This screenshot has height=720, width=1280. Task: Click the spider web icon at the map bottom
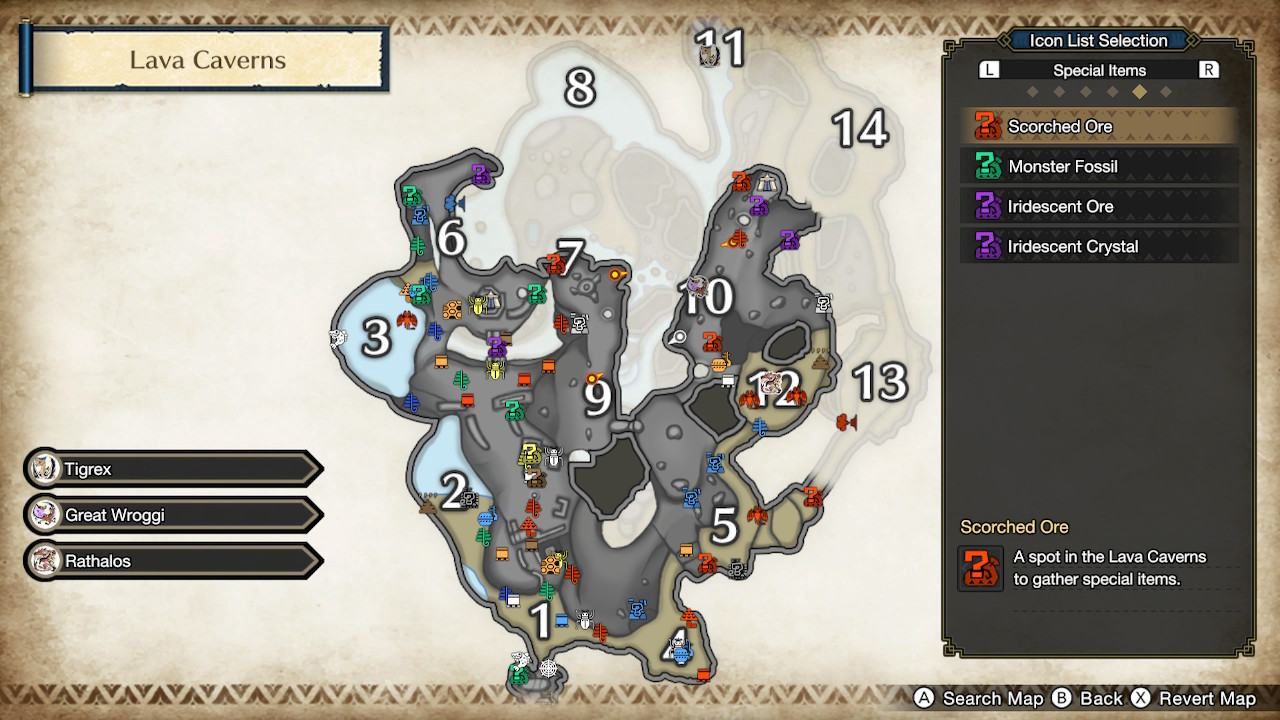pos(548,668)
